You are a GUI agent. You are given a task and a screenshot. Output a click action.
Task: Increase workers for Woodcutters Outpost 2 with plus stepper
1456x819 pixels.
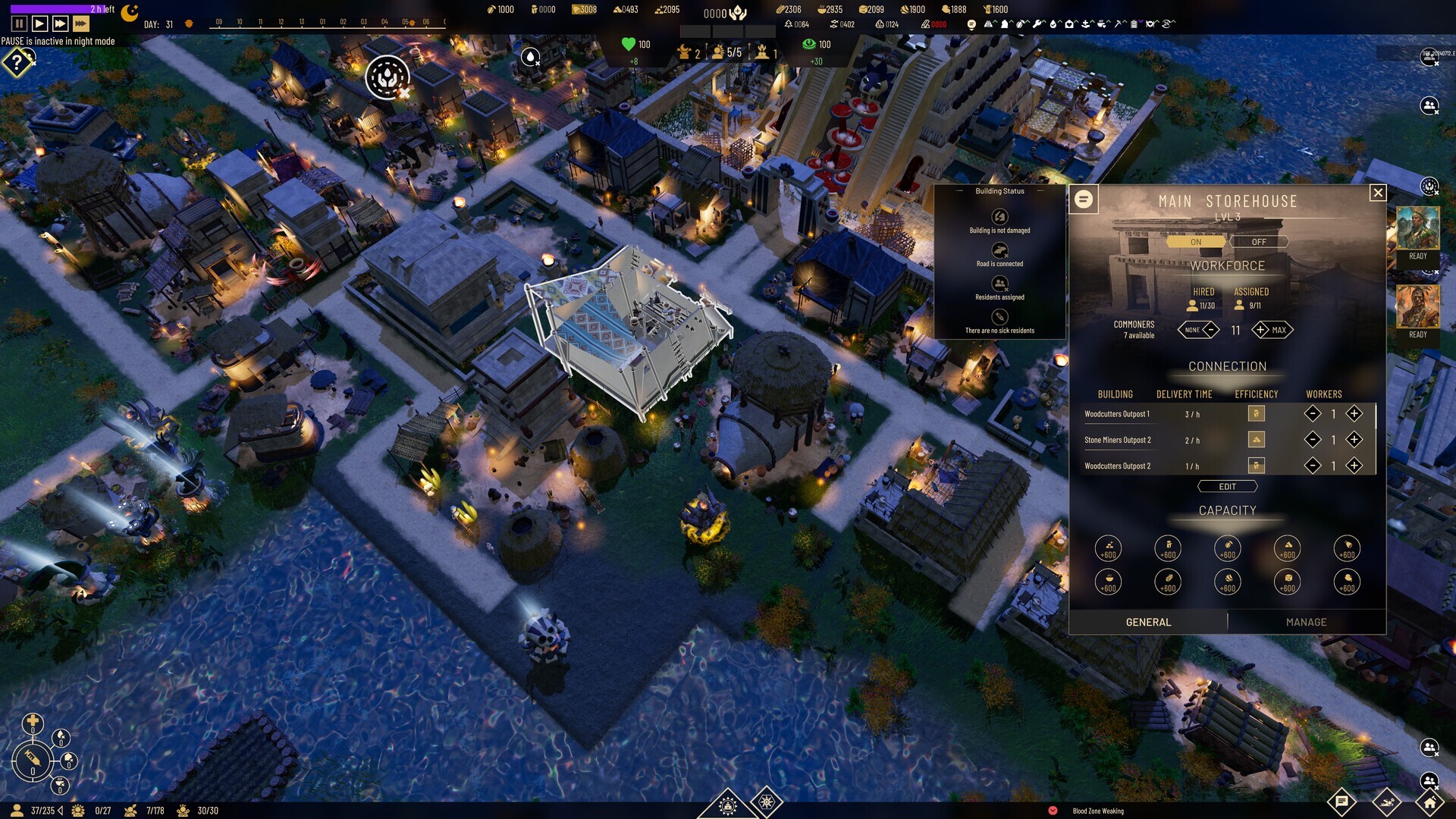[x=1354, y=465]
